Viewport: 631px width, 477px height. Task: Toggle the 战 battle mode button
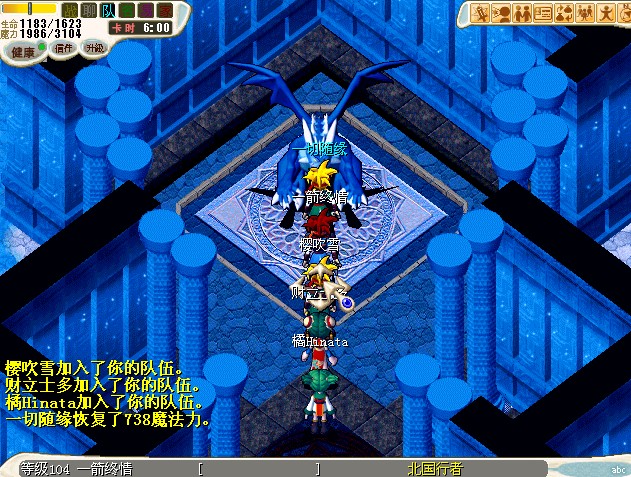69,9
